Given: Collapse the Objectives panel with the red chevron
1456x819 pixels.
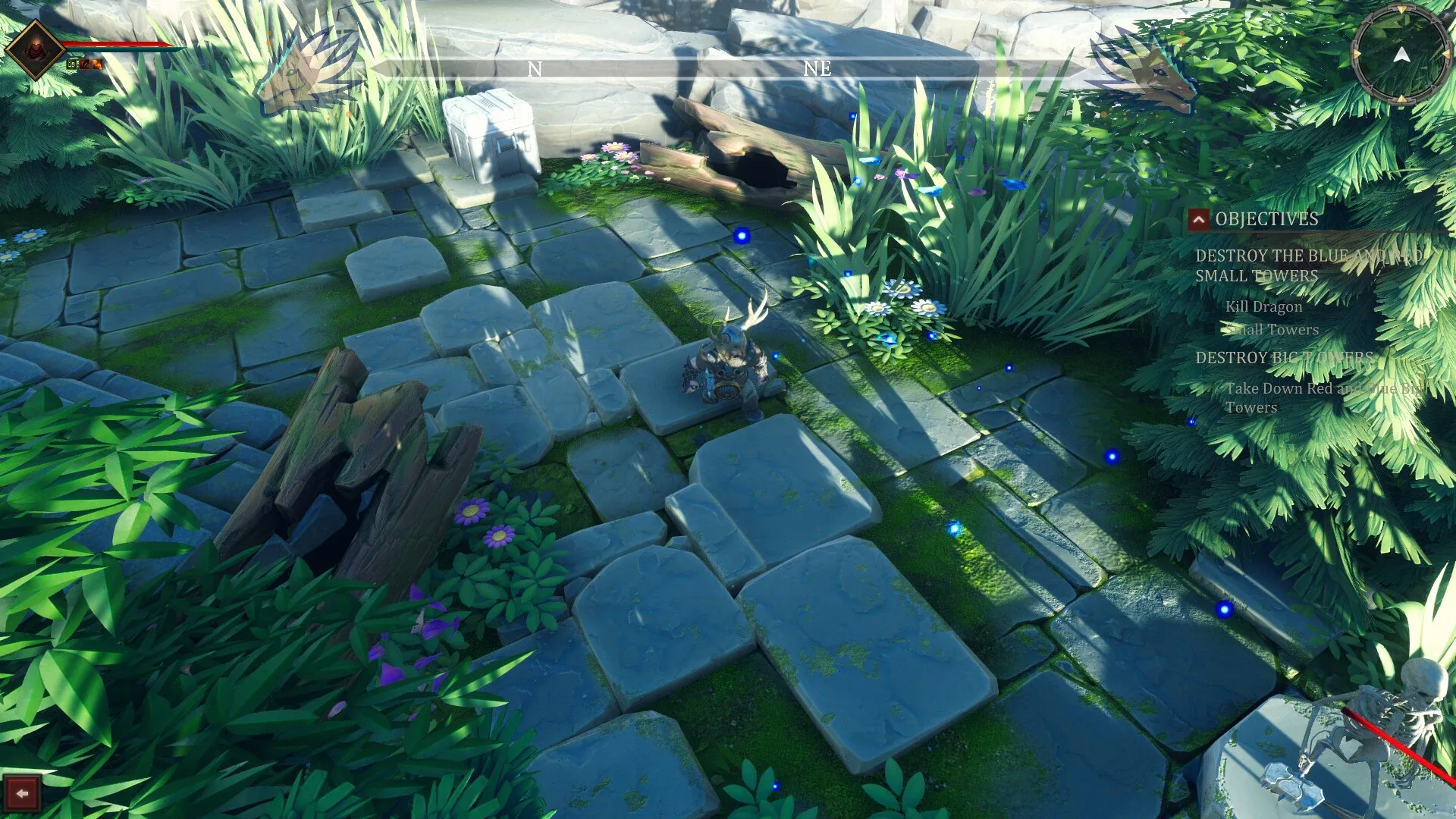Looking at the screenshot, I should [x=1200, y=221].
